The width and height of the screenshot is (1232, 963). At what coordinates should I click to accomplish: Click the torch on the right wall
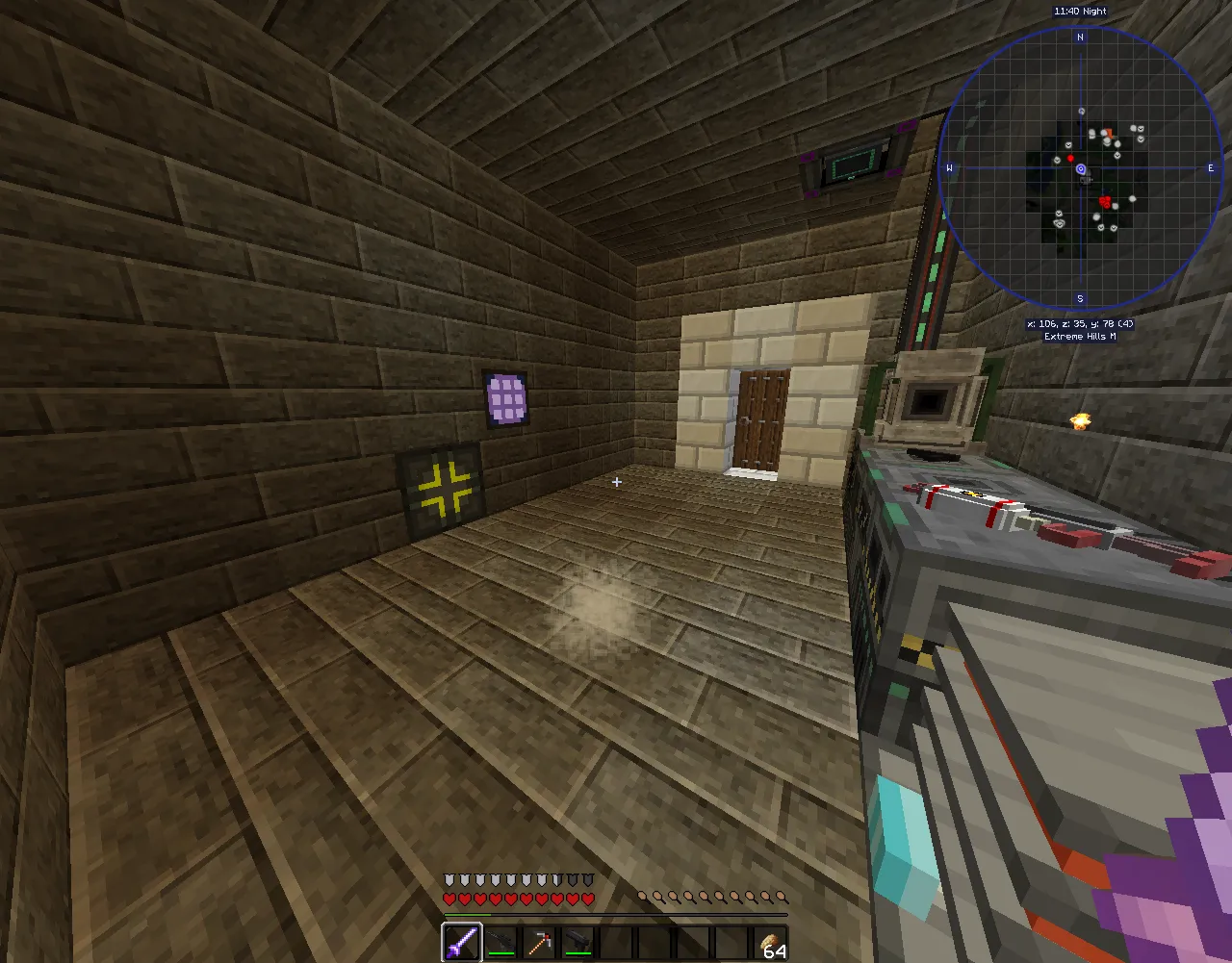pos(1080,420)
